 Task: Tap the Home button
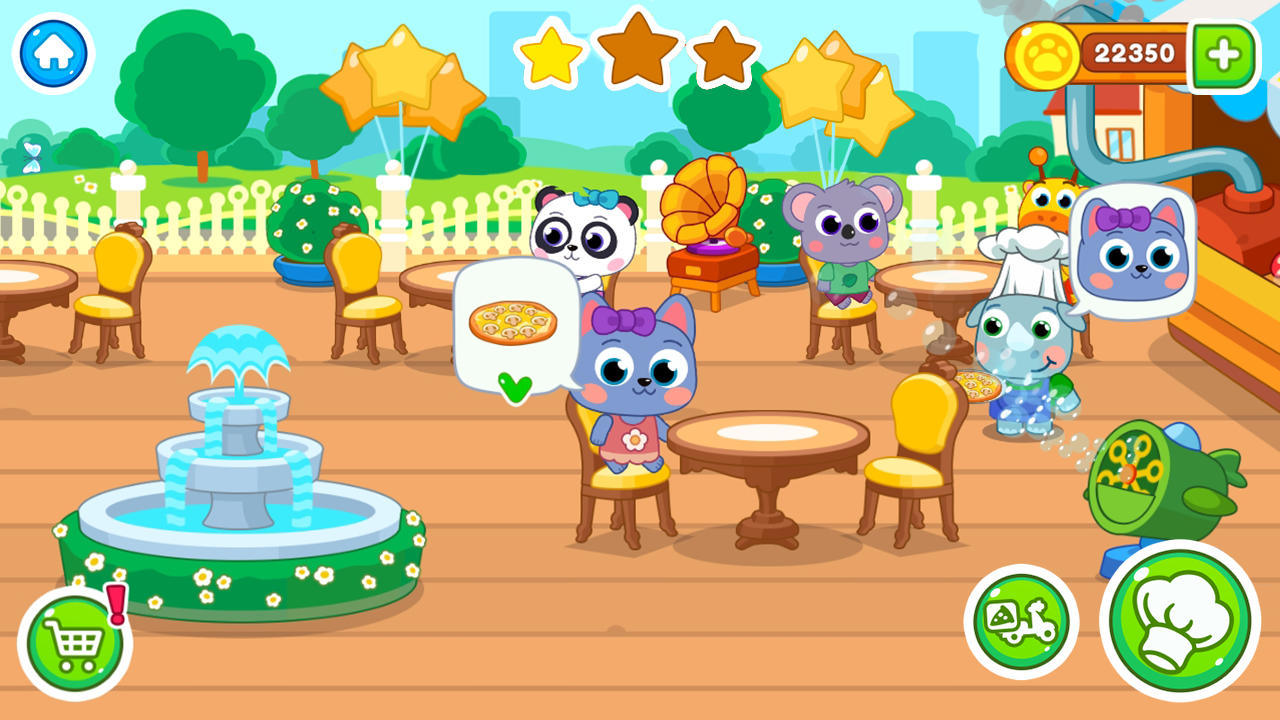pyautogui.click(x=53, y=52)
